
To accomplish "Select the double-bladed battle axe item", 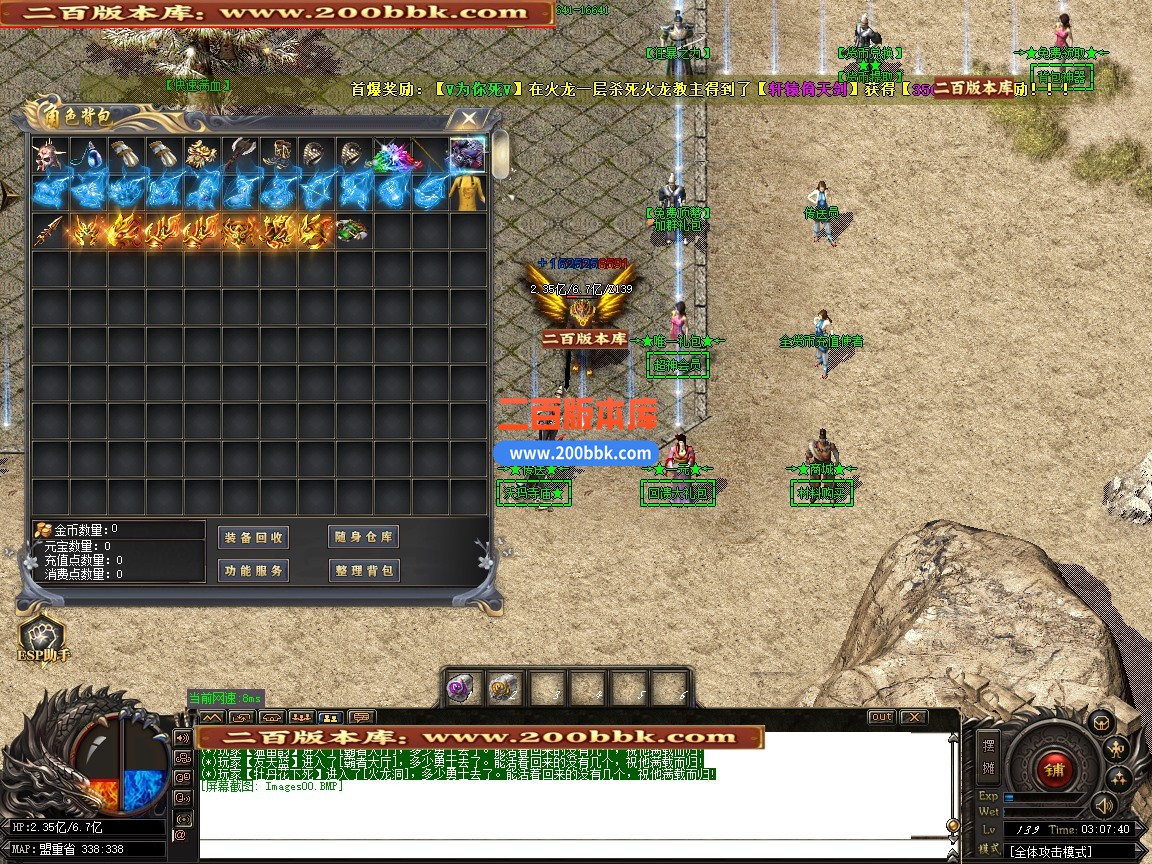I will [239, 155].
